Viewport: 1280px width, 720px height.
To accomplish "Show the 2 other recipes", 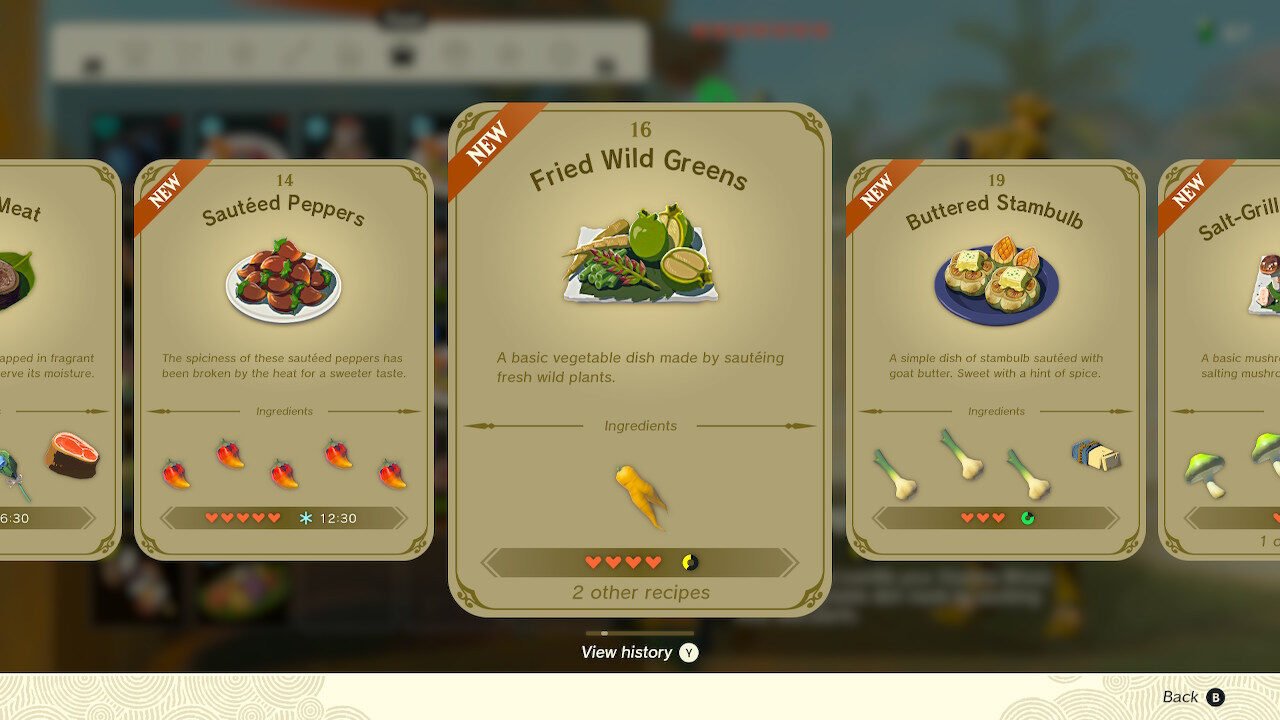I will (641, 593).
